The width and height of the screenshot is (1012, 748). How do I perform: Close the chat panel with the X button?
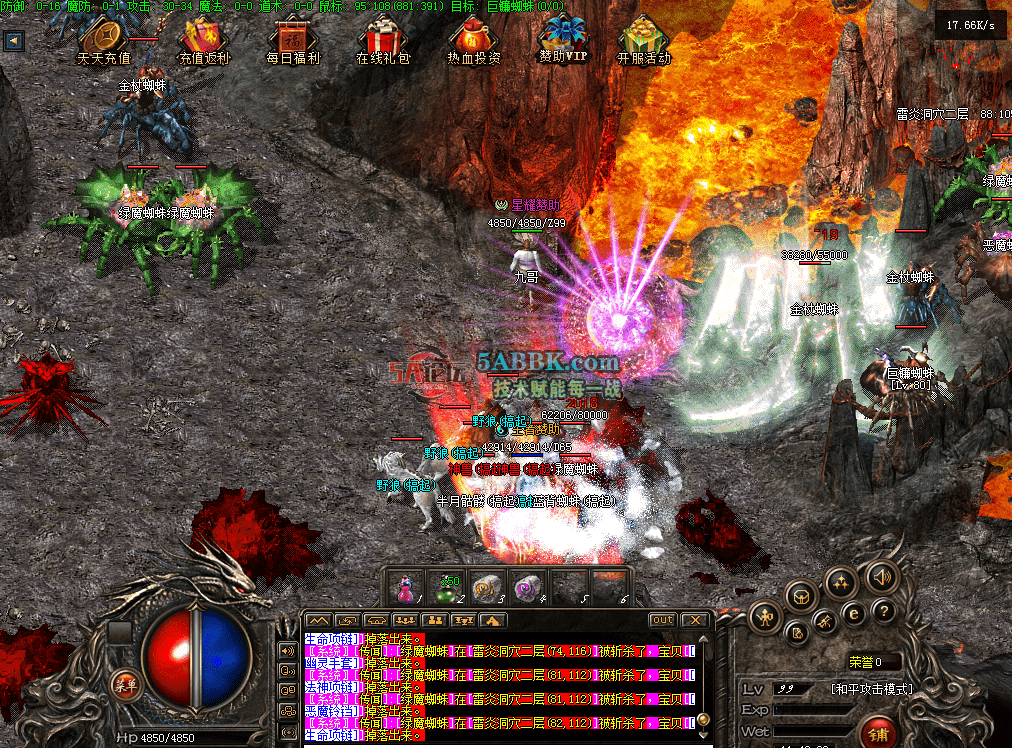(x=693, y=621)
